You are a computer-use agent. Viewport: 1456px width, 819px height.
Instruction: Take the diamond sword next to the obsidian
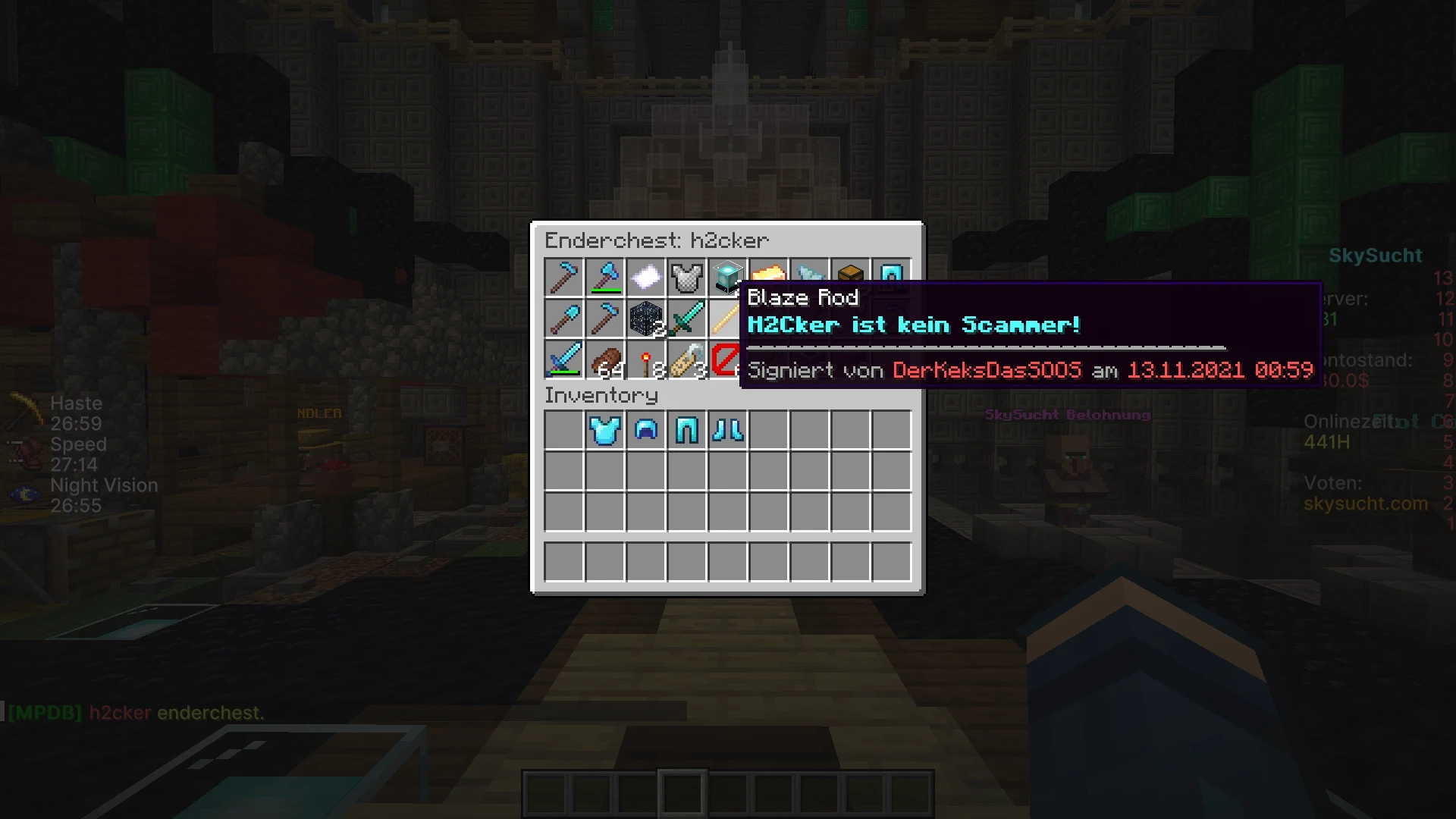(686, 318)
